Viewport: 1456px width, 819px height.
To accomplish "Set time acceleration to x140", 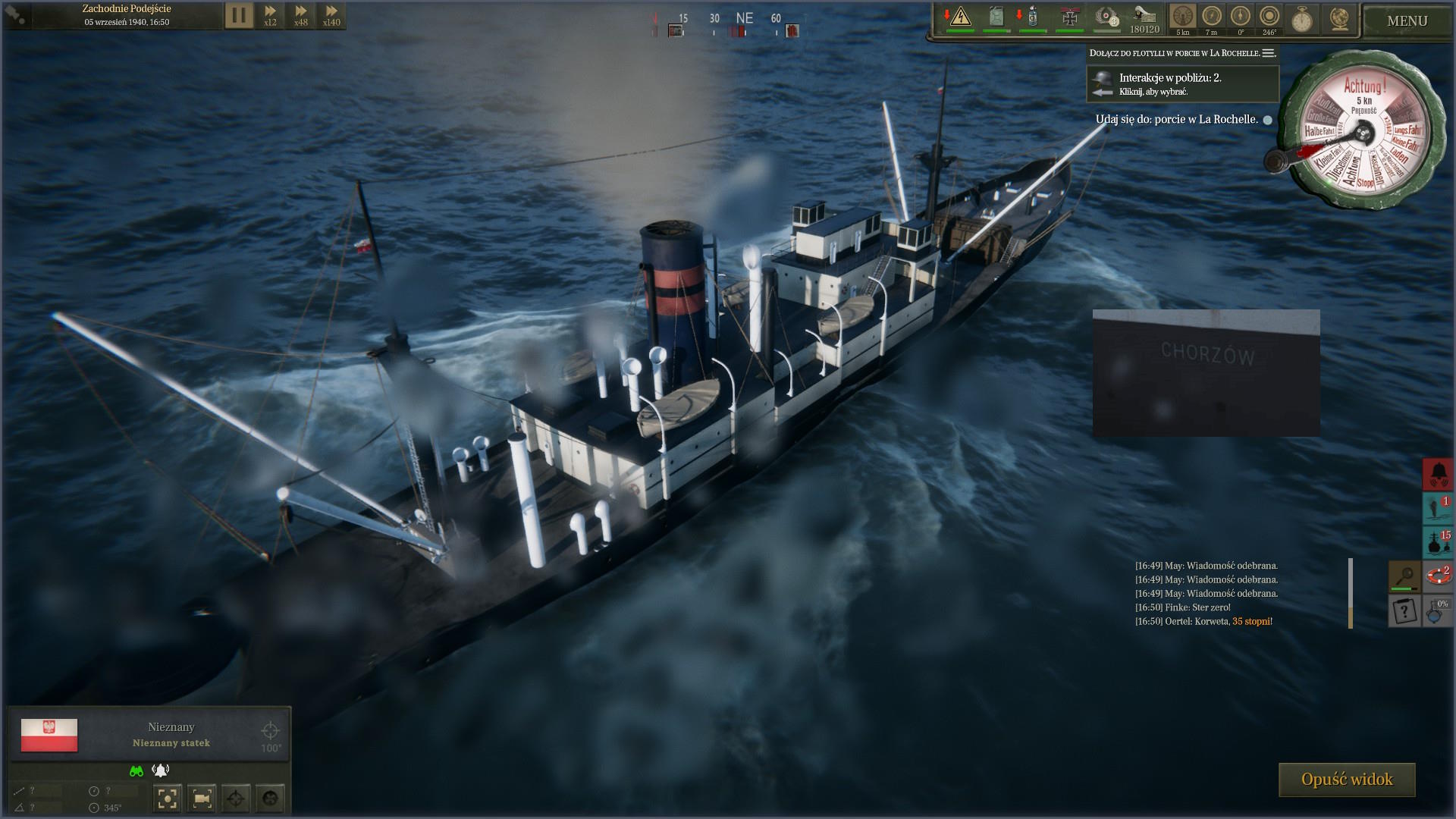I will (x=331, y=15).
